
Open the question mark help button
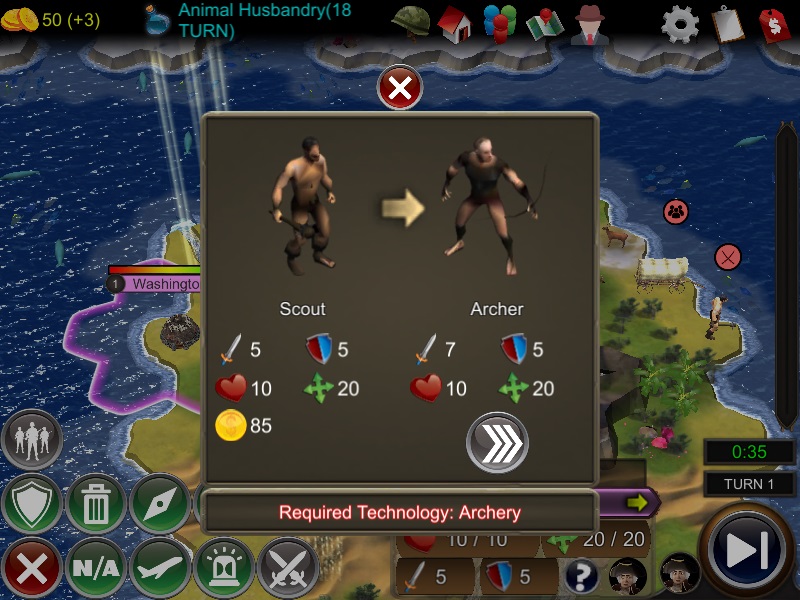click(x=582, y=575)
